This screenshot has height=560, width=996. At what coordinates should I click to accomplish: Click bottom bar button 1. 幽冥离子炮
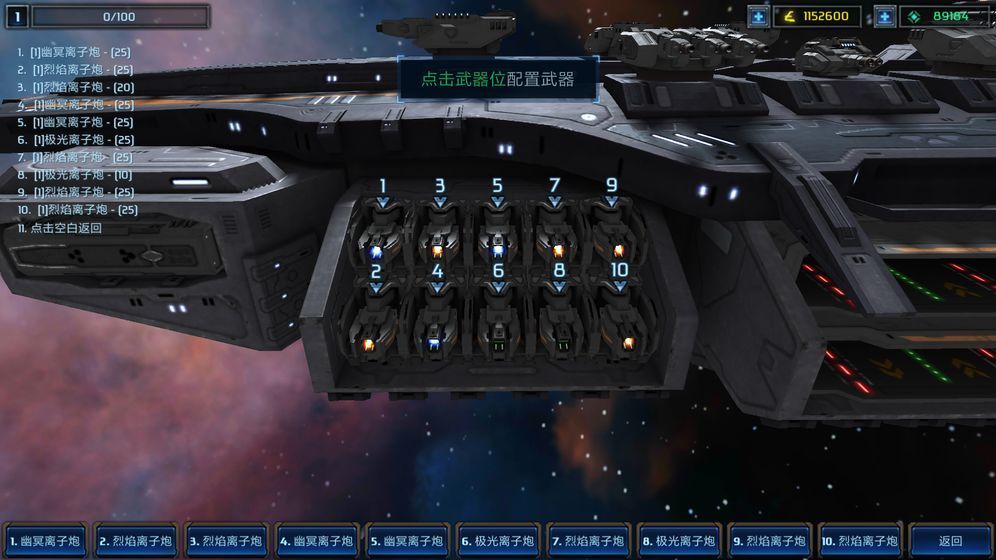coord(46,541)
